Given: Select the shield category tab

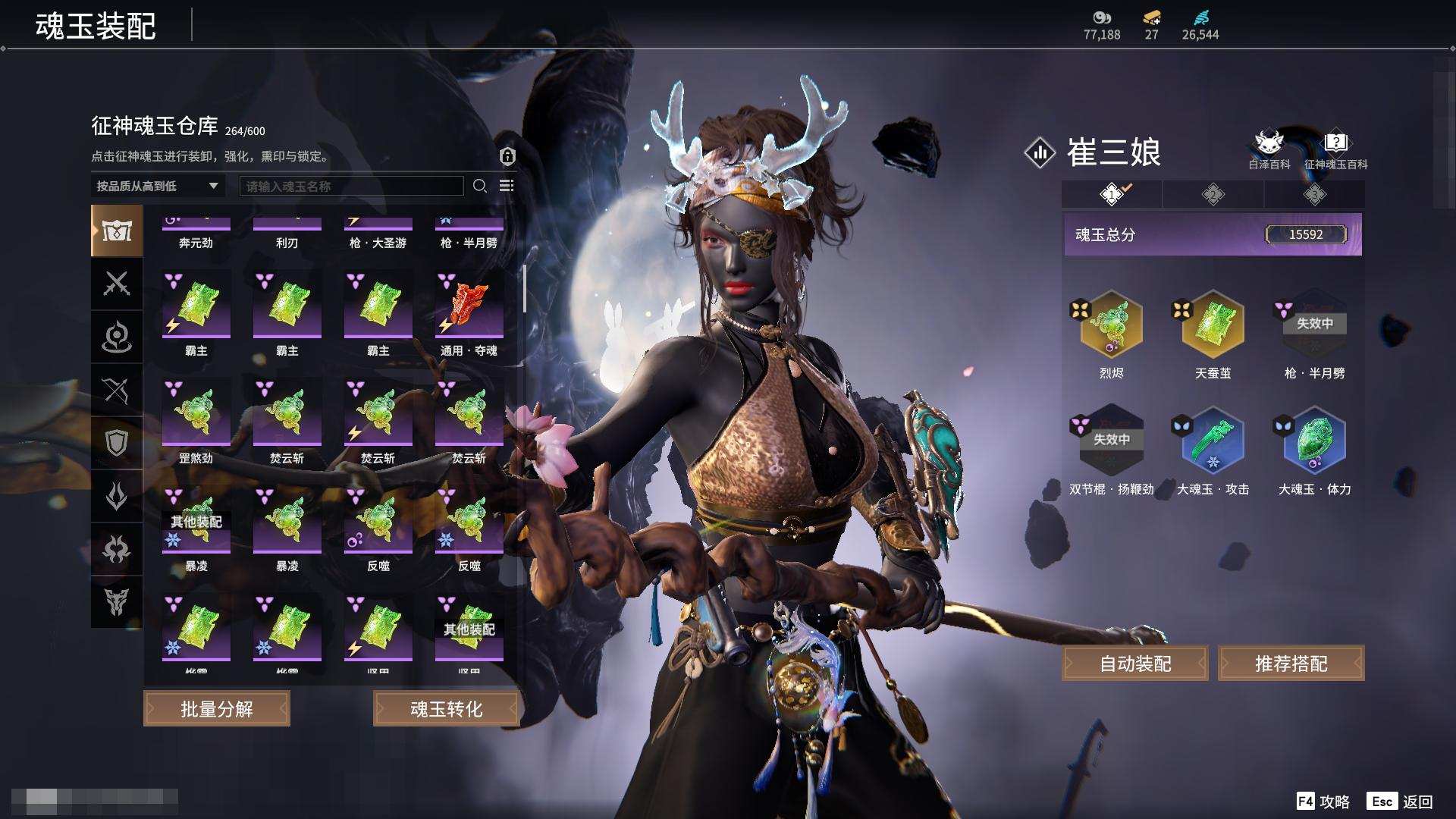Looking at the screenshot, I should (x=117, y=443).
